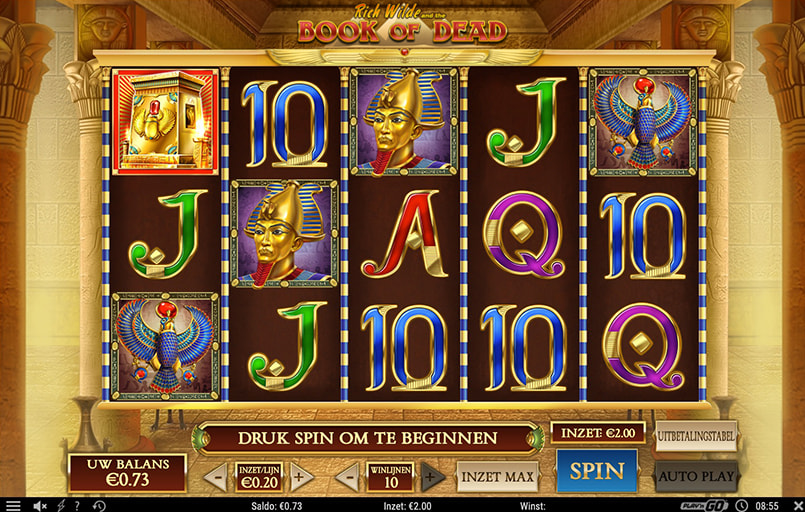Start AUTO PLAY mode
The image size is (805, 512).
pyautogui.click(x=695, y=476)
